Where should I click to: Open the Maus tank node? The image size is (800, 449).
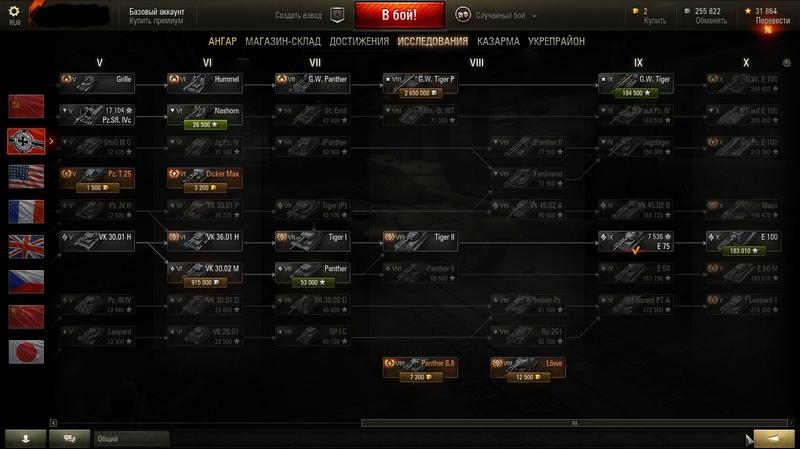745,208
